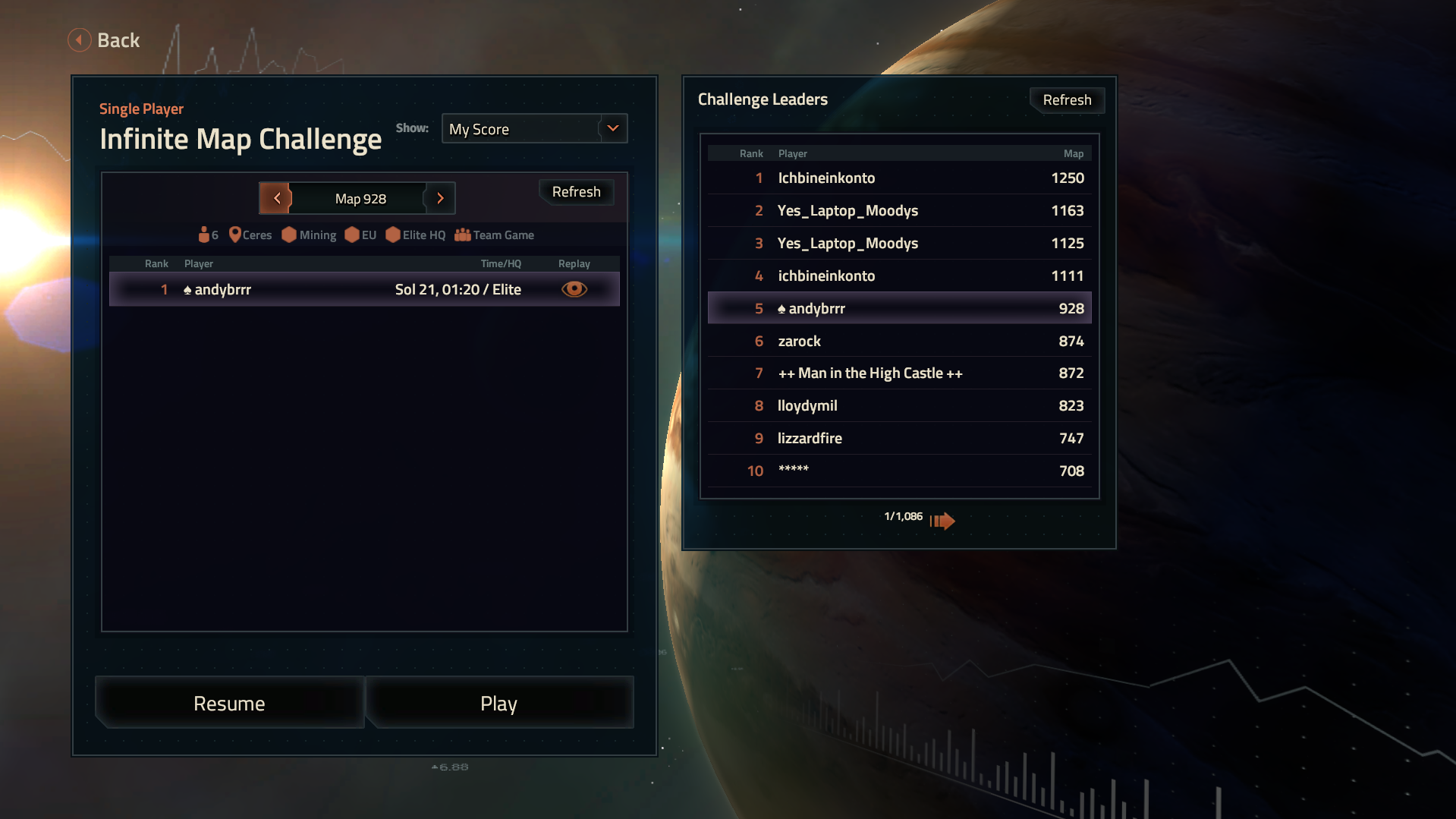This screenshot has height=819, width=1456.
Task: Advance to the next map number
Action: (x=440, y=198)
